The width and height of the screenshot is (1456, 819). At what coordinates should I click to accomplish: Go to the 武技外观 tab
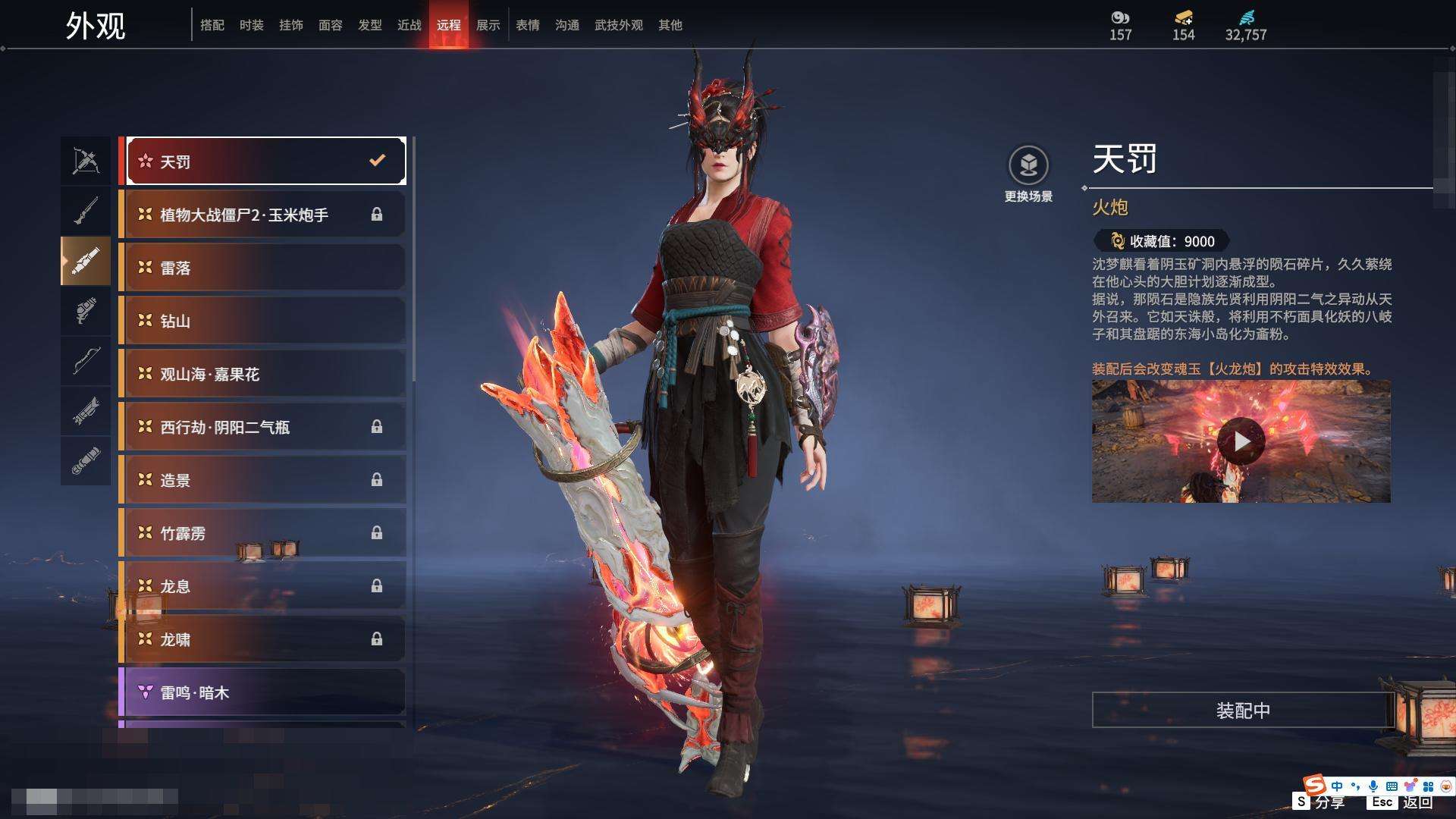(618, 25)
